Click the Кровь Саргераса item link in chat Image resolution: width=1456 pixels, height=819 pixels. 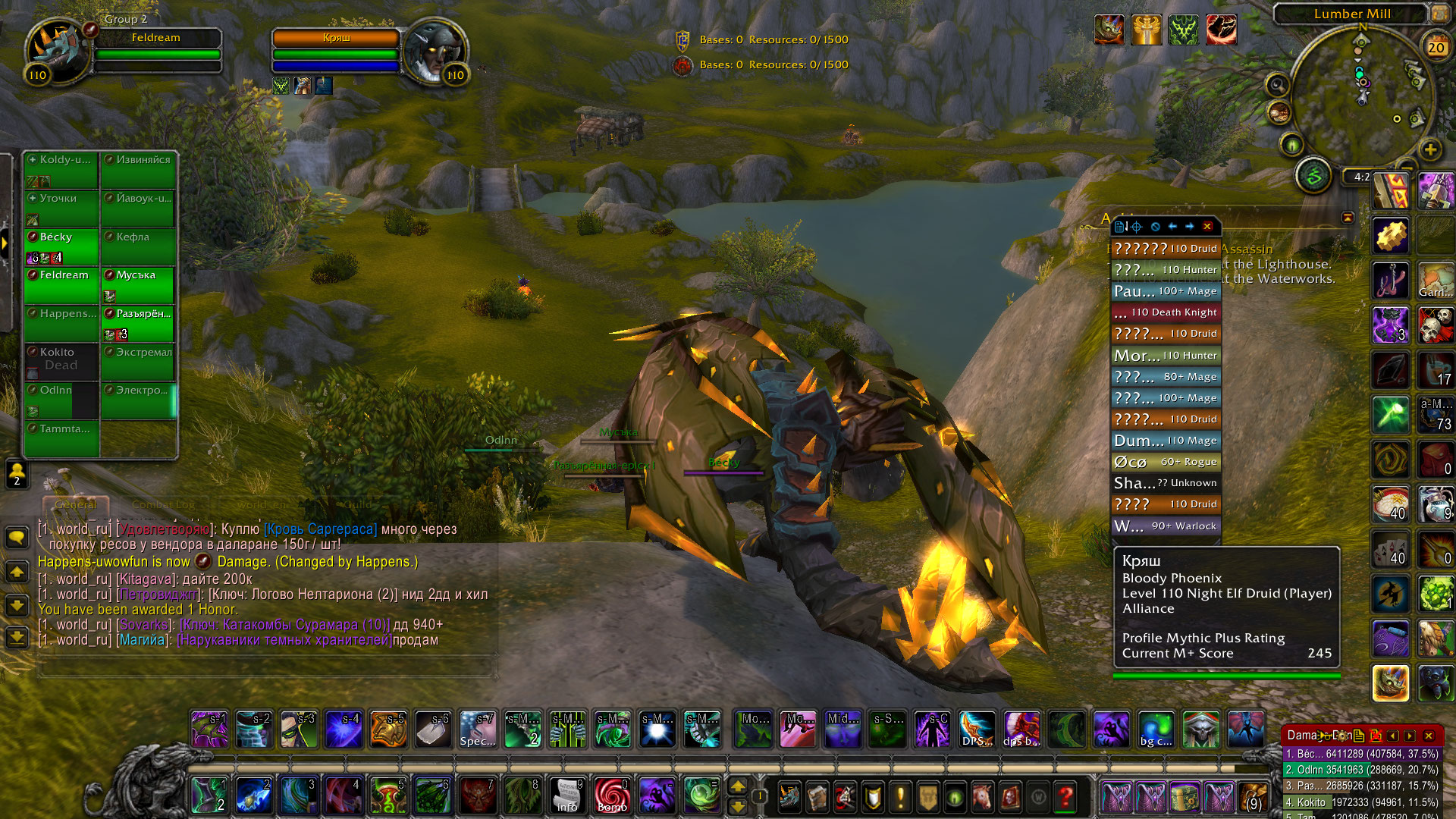click(x=320, y=529)
